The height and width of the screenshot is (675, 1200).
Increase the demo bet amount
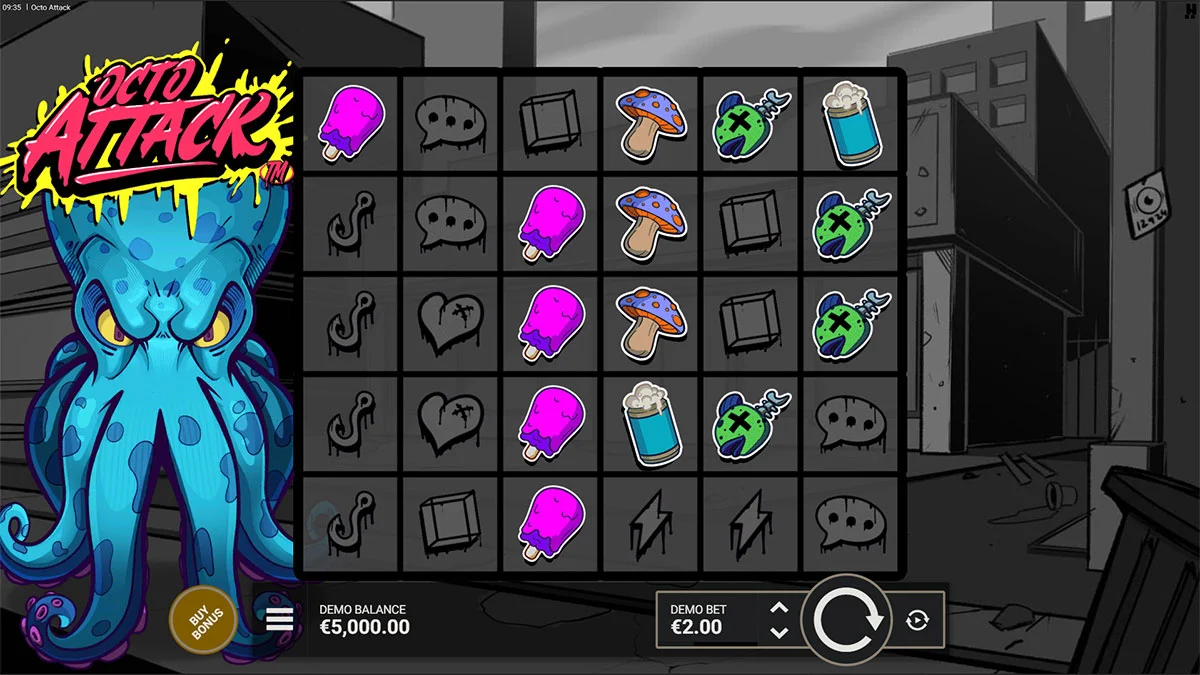pos(780,608)
